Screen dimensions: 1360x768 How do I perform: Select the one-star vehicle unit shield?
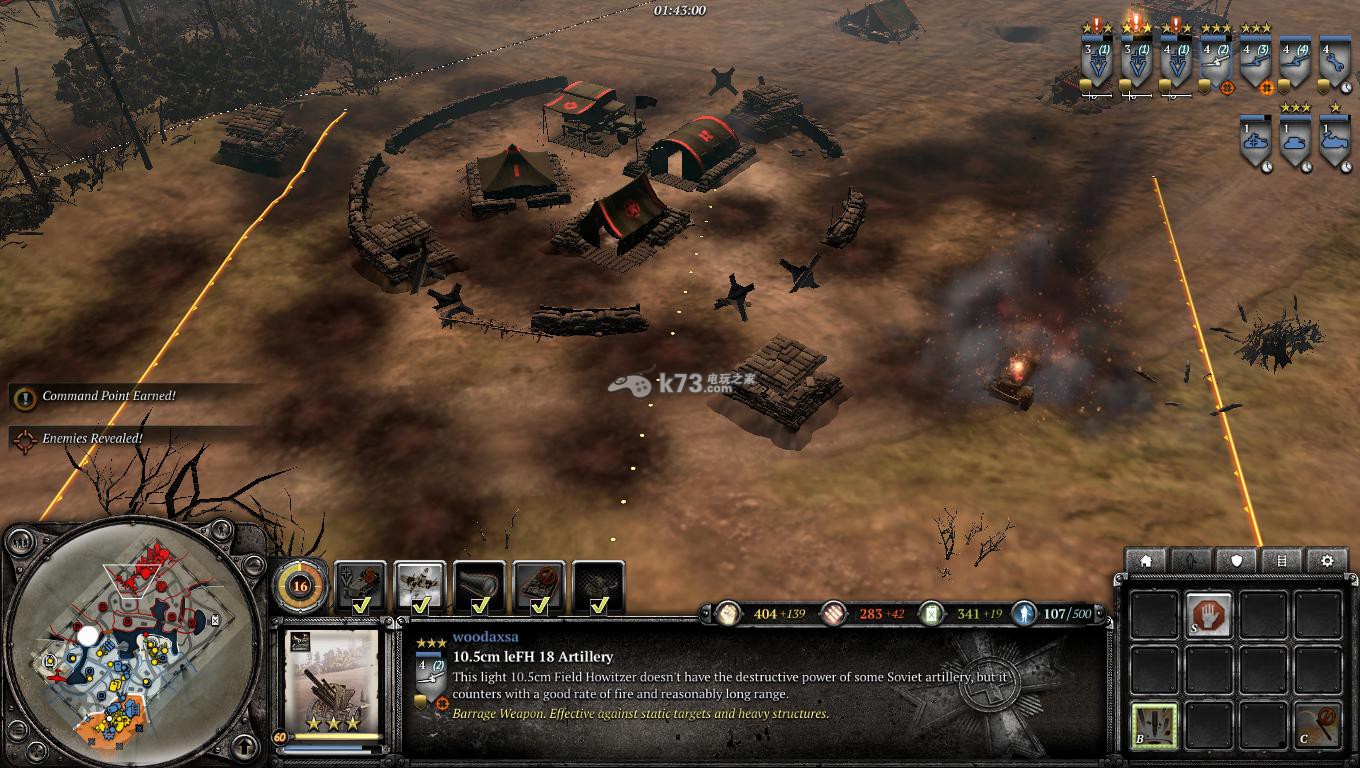(1334, 140)
